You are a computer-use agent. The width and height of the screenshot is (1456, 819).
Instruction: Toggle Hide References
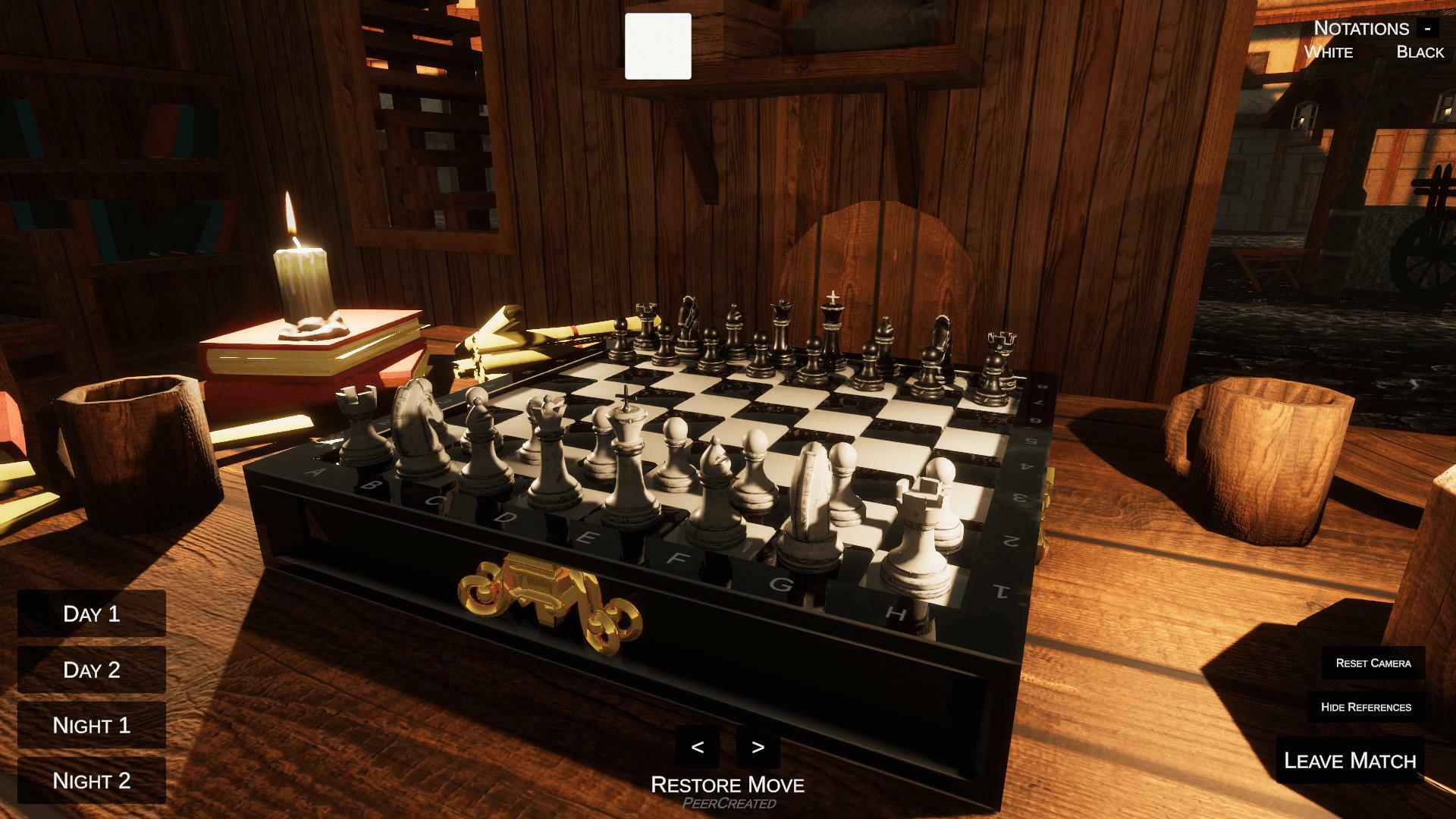click(x=1367, y=706)
